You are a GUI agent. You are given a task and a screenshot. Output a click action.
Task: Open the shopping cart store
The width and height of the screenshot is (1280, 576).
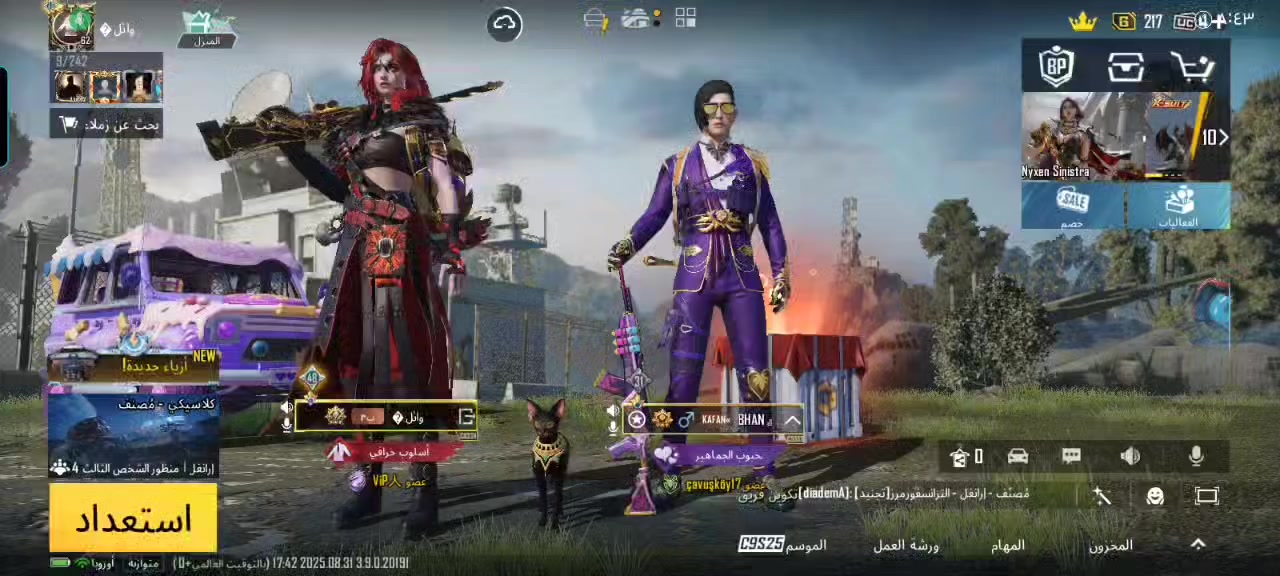[1193, 66]
